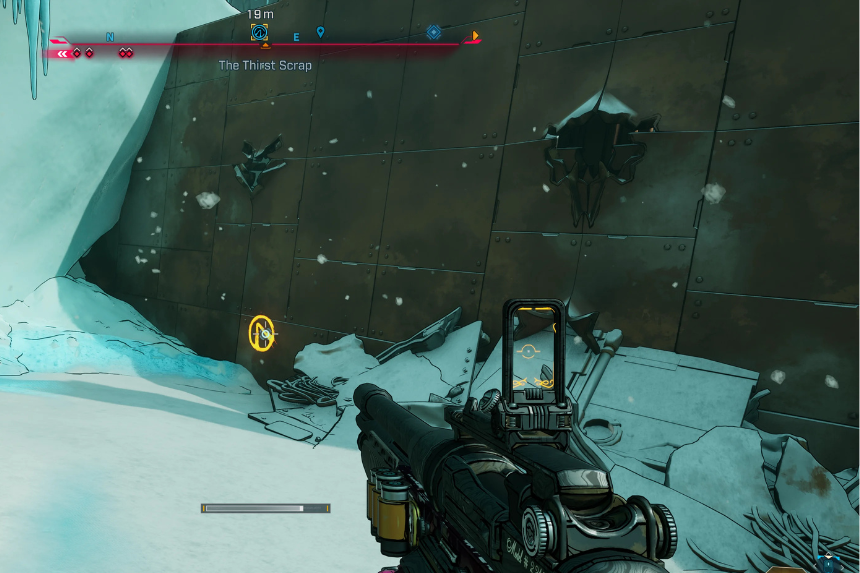
Task: Select the blue diamond marker on the compass
Action: pos(433,32)
